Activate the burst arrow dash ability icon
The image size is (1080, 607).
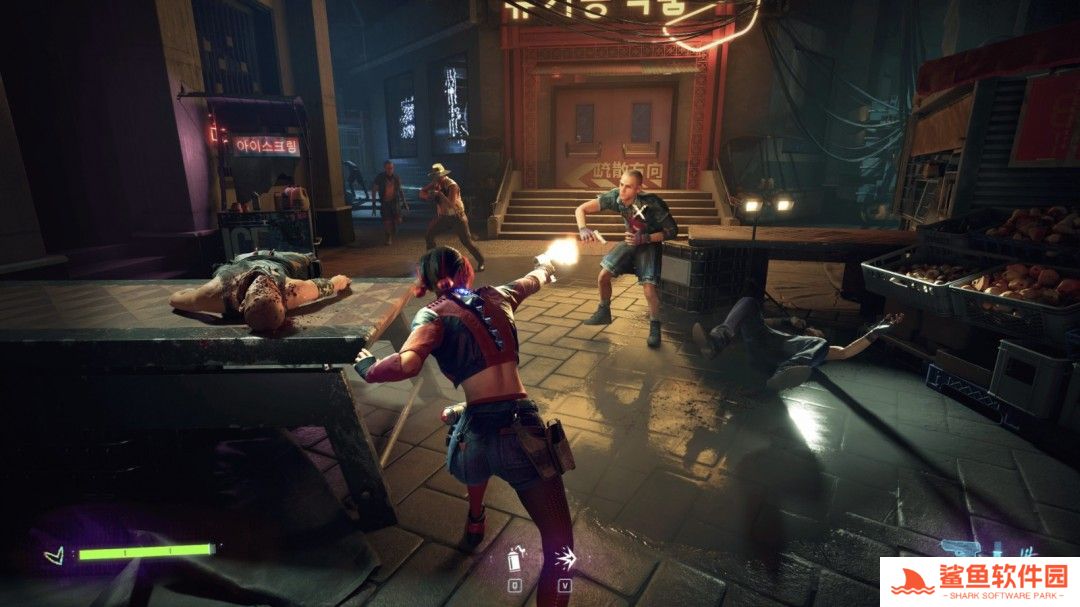pos(564,558)
